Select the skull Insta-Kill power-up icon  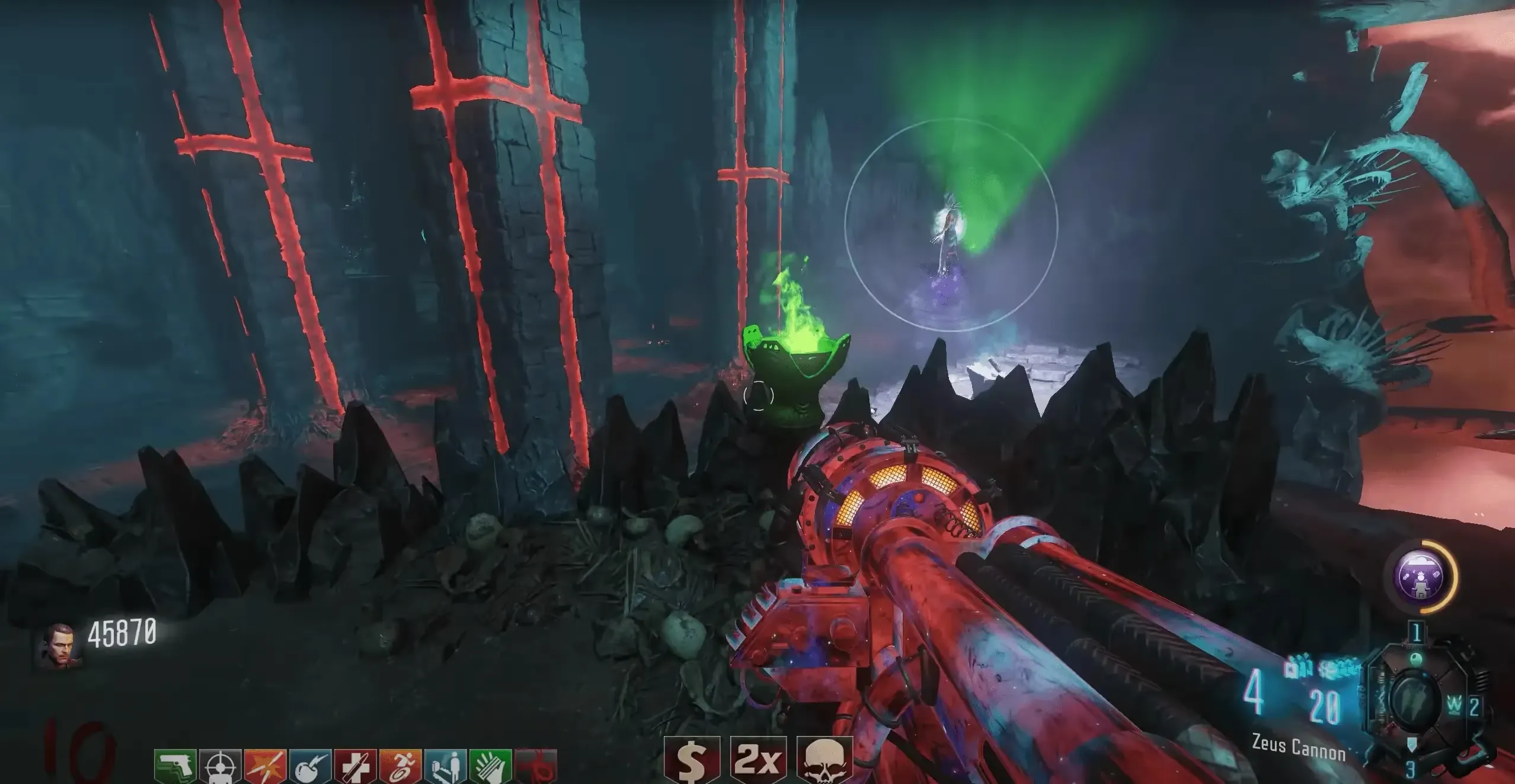point(824,760)
